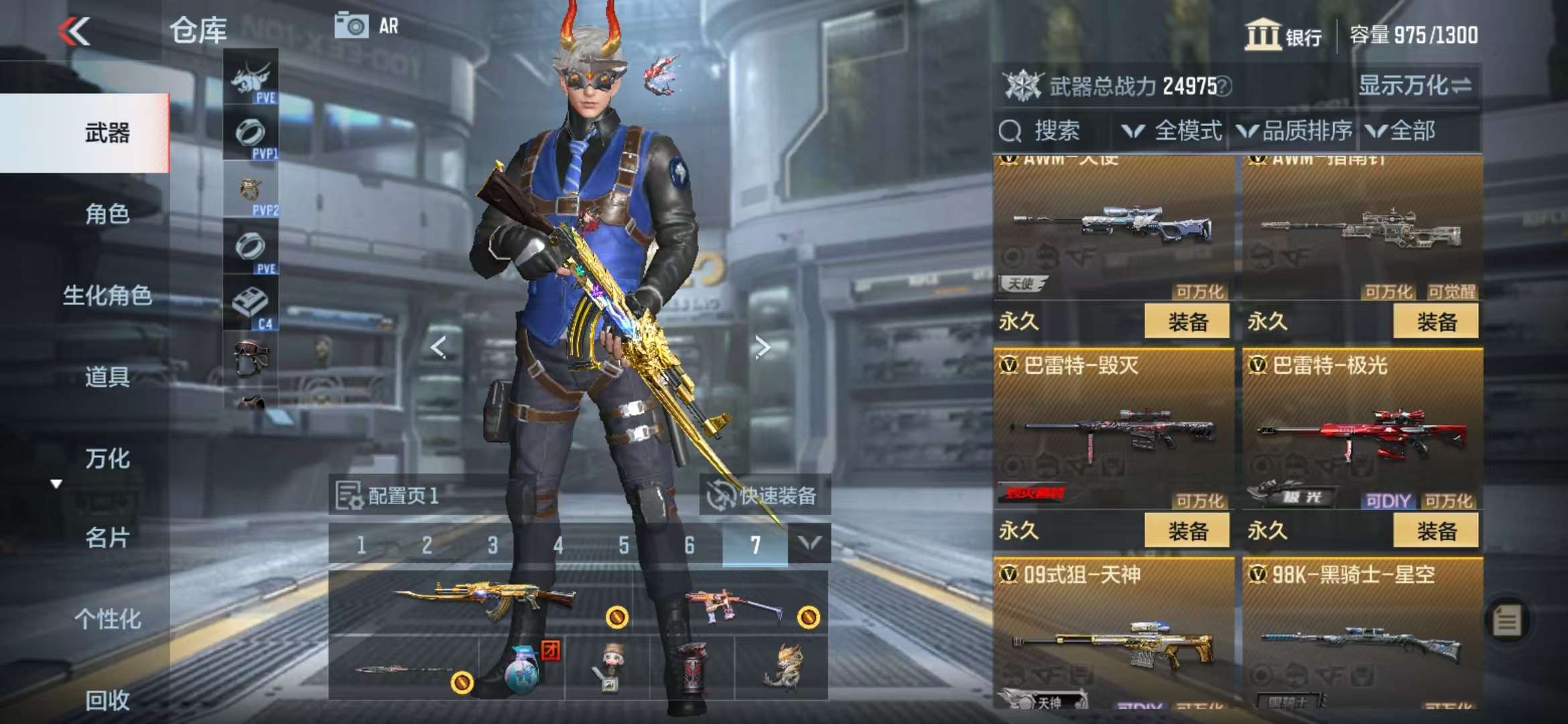Image resolution: width=1568 pixels, height=724 pixels.
Task: Open the AR camera mode
Action: (x=367, y=26)
